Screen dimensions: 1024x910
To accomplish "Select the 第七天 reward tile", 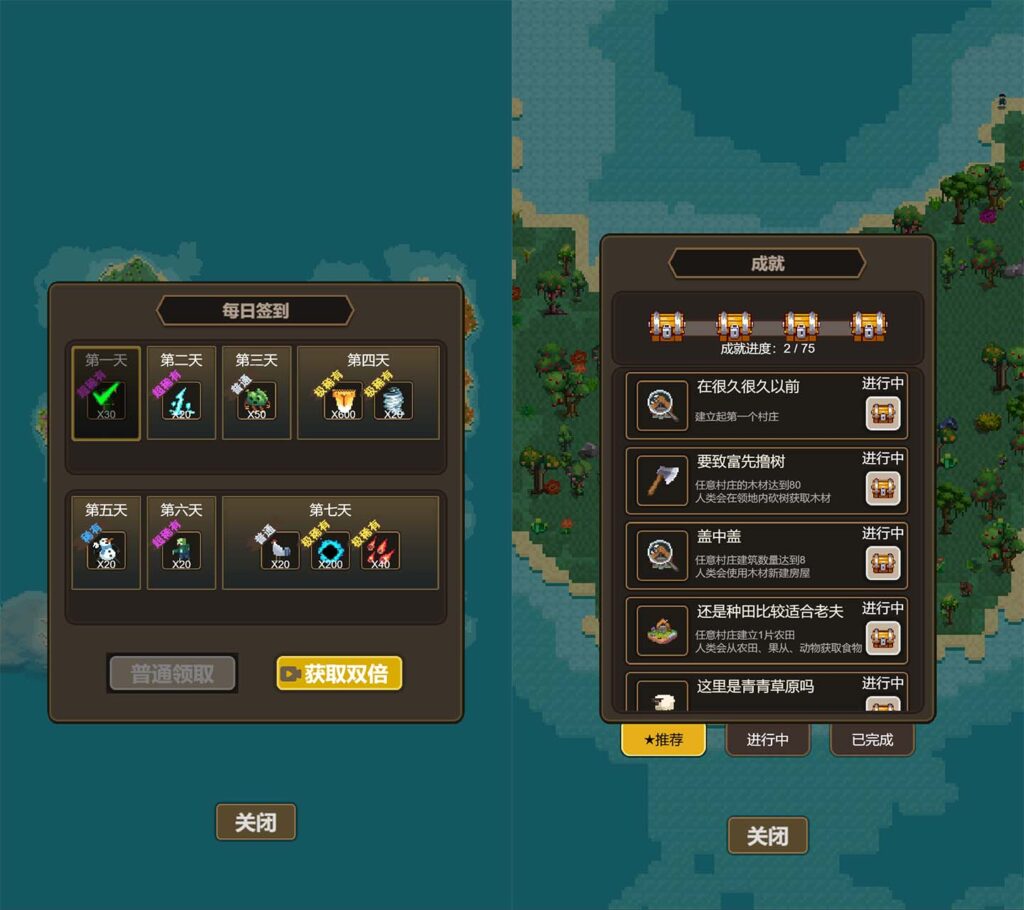I will pyautogui.click(x=330, y=543).
